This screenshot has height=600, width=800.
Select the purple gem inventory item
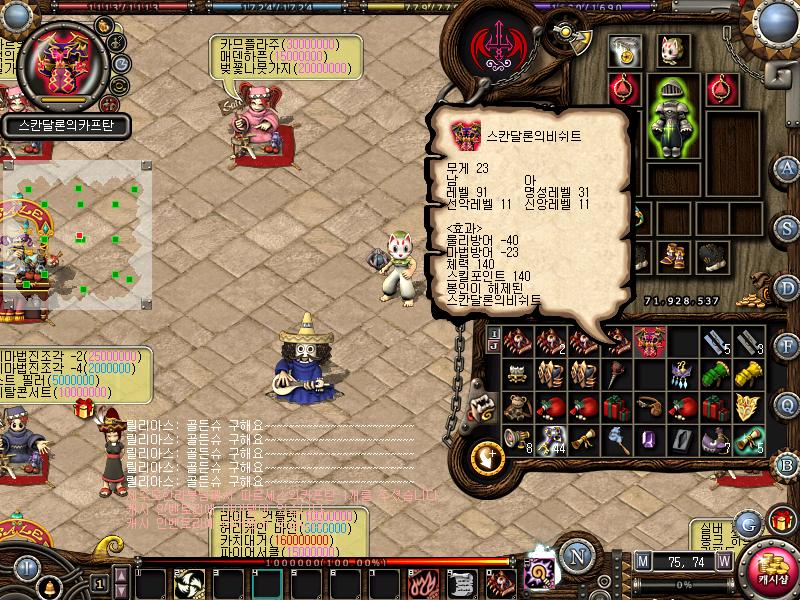coord(647,437)
